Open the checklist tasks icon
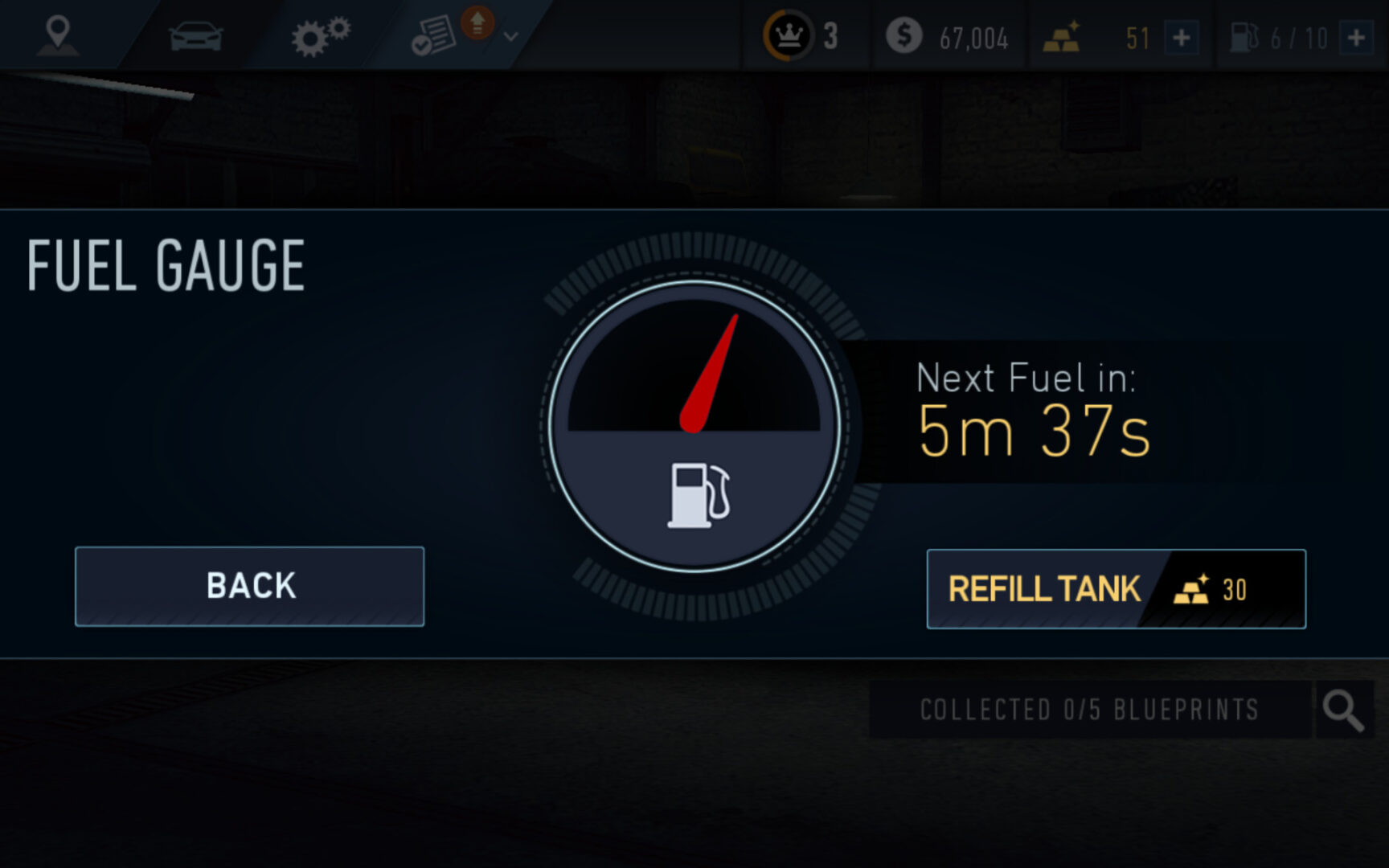 coord(434,34)
